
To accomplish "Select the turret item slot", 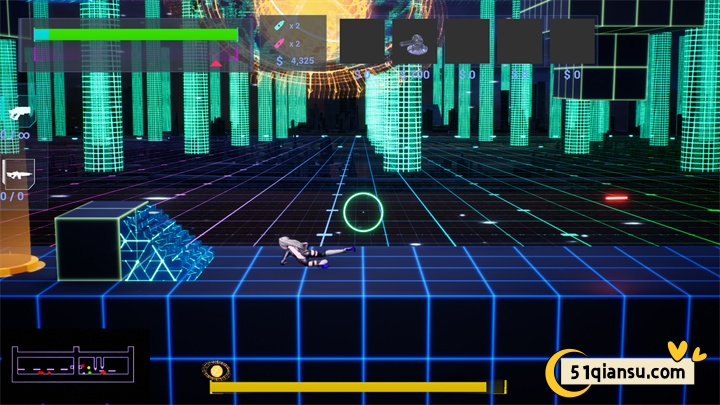I will pos(413,42).
